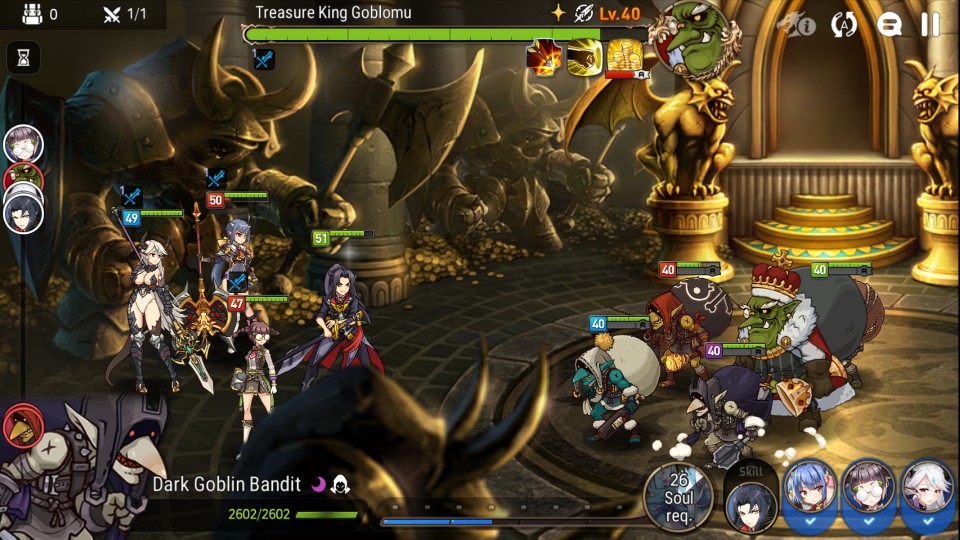Select the glasses girl skill portrait
This screenshot has width=960, height=540.
[x=868, y=492]
